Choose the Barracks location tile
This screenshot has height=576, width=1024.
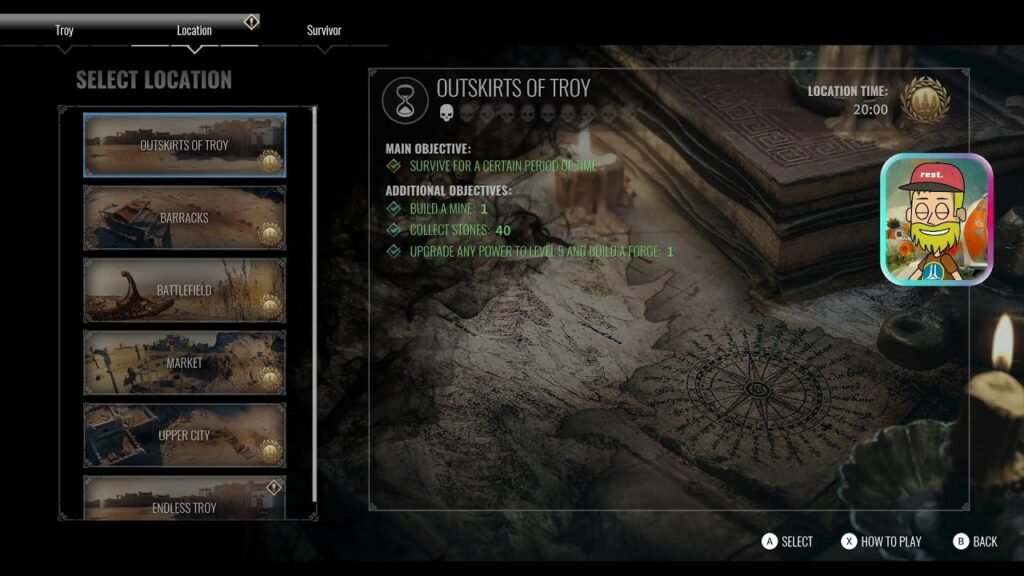coord(184,217)
